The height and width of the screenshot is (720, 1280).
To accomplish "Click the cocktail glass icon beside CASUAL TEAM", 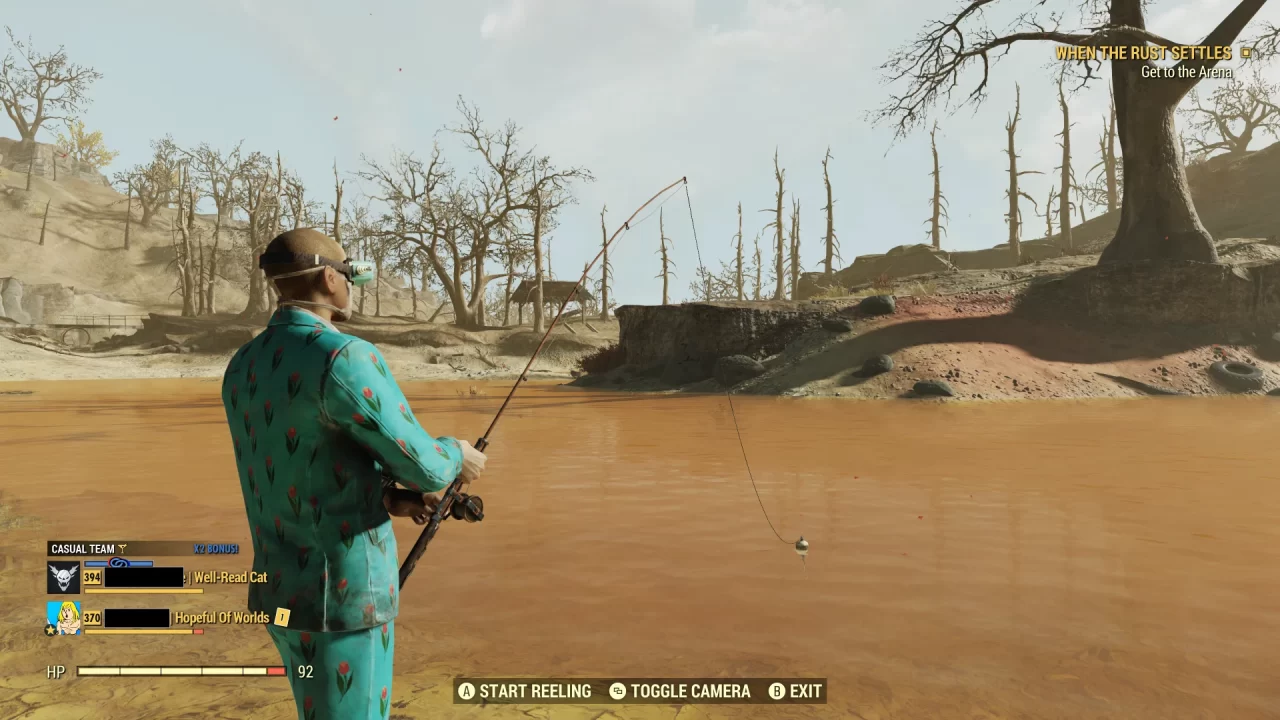I will point(122,548).
